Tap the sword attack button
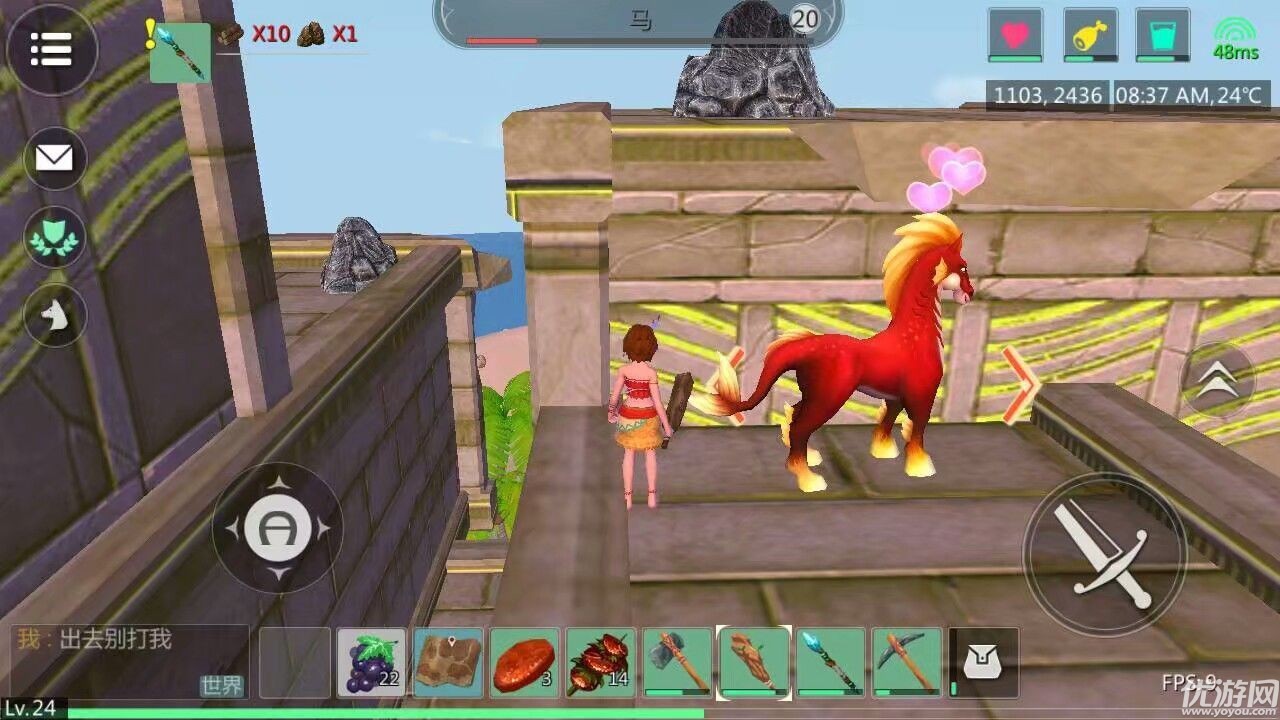The width and height of the screenshot is (1280, 720). pyautogui.click(x=1104, y=554)
